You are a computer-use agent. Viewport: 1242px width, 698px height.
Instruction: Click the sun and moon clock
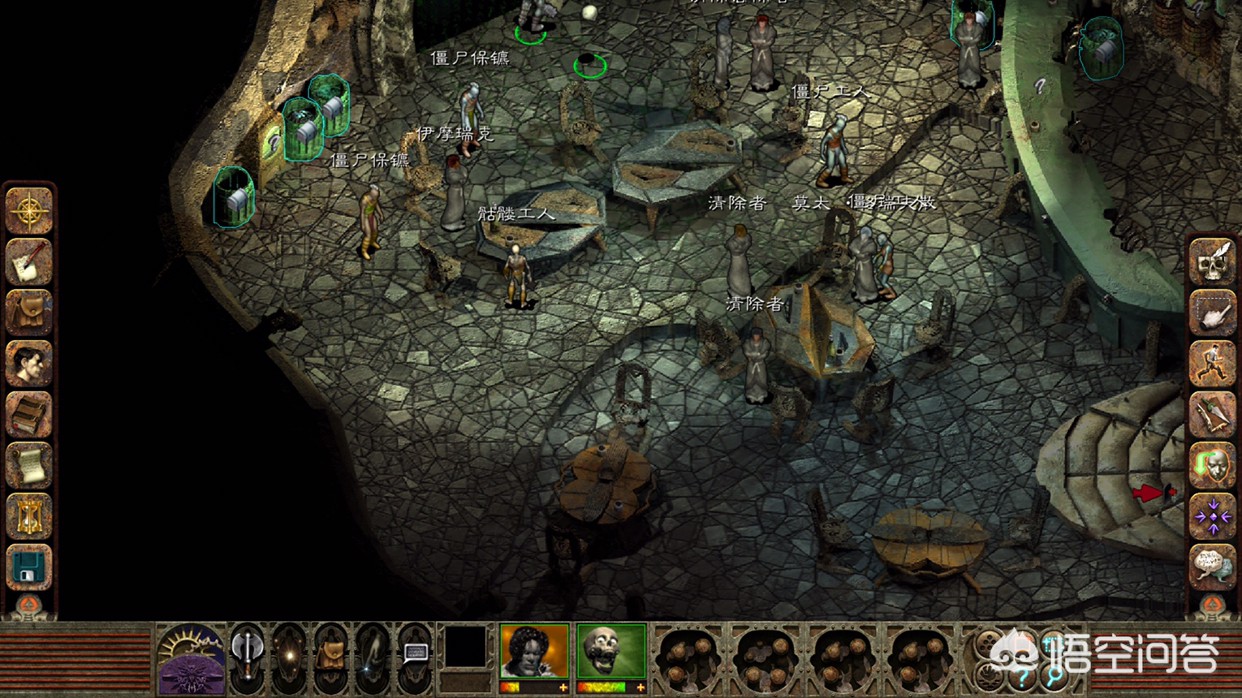click(190, 658)
